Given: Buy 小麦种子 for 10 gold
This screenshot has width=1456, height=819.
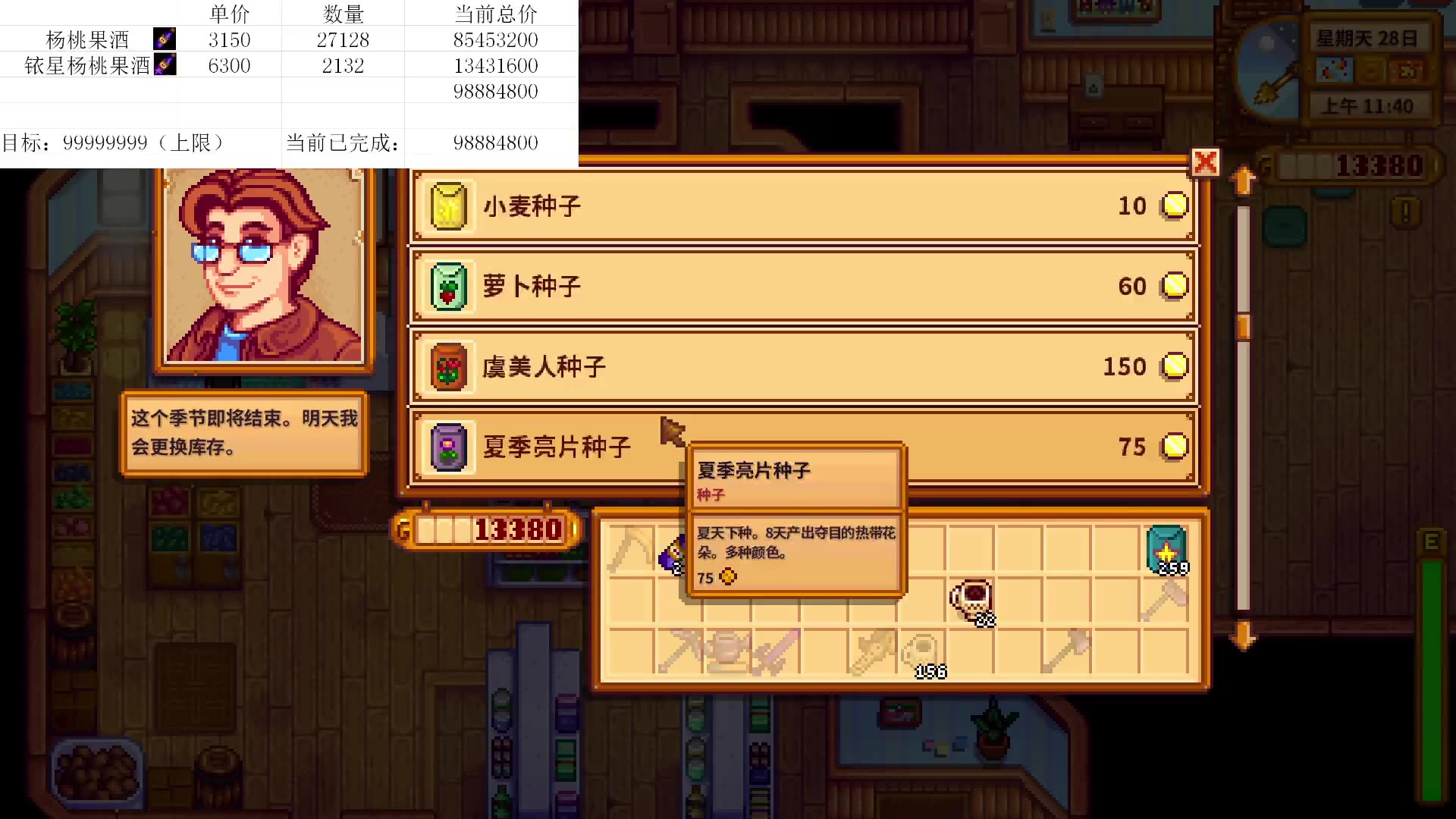Looking at the screenshot, I should click(x=804, y=206).
